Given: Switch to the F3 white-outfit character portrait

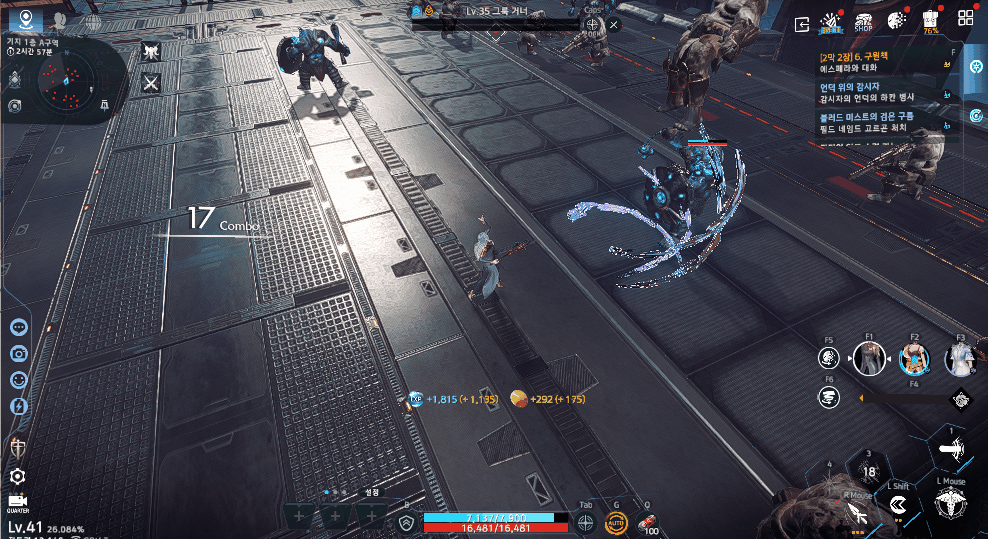Looking at the screenshot, I should [960, 359].
